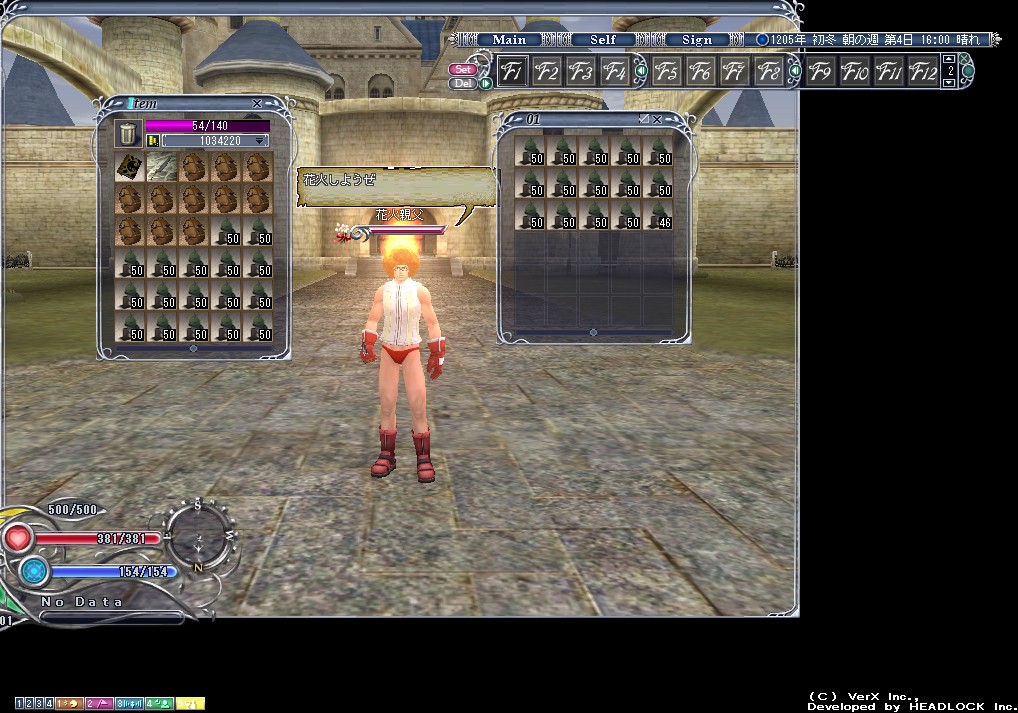Click the compass minimap

click(198, 537)
